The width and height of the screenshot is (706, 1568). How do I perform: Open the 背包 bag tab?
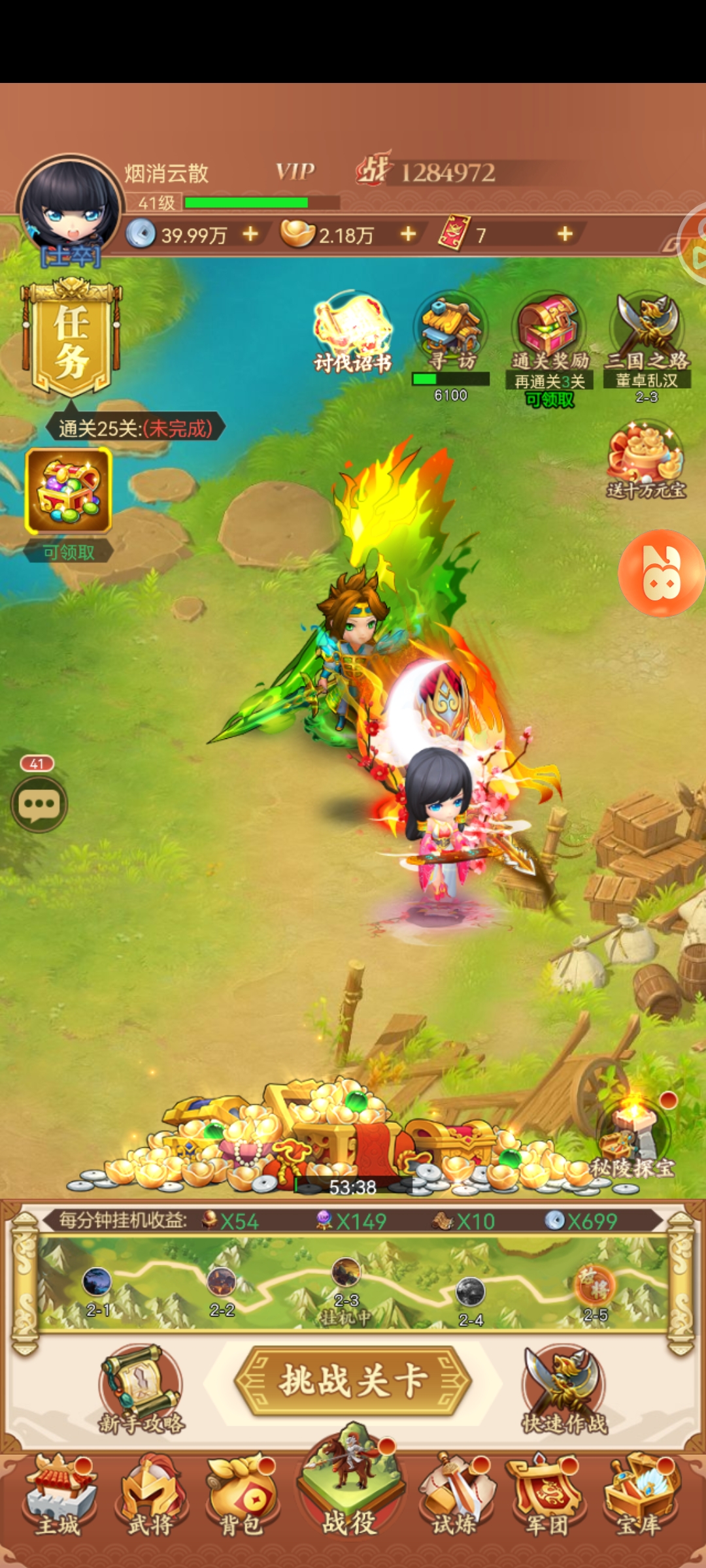tap(242, 1496)
